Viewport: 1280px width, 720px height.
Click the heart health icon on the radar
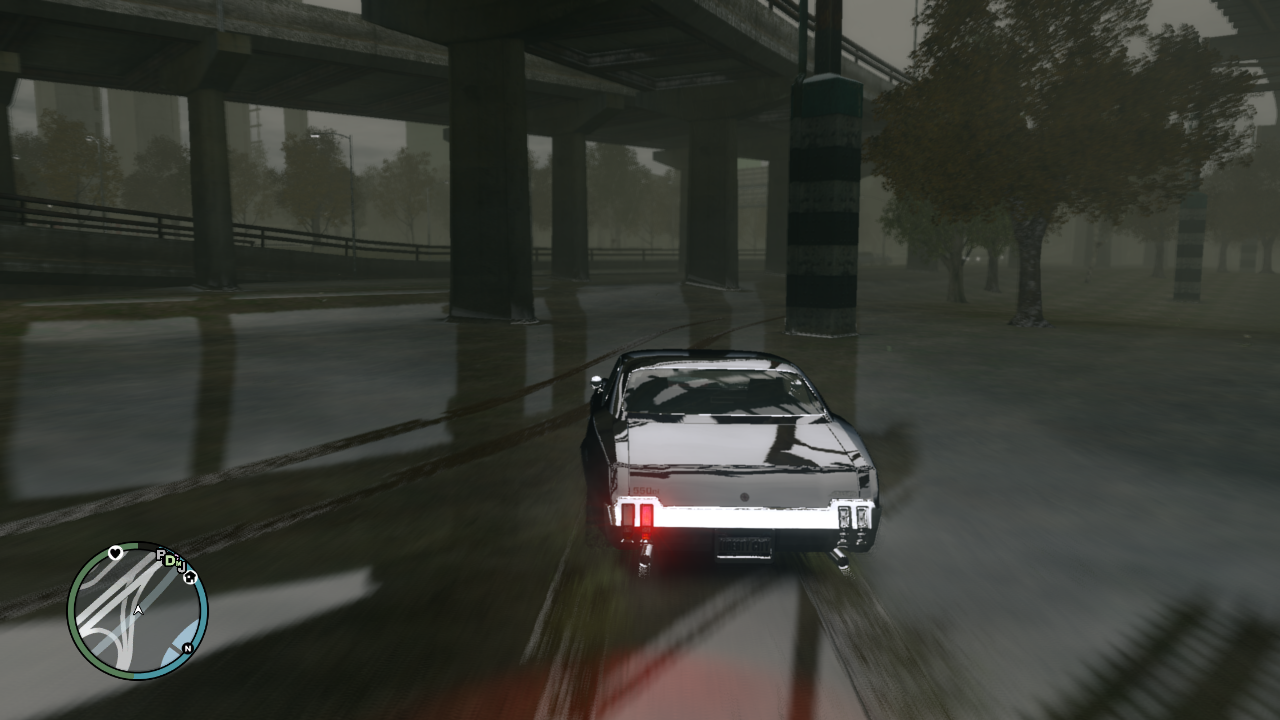click(115, 553)
